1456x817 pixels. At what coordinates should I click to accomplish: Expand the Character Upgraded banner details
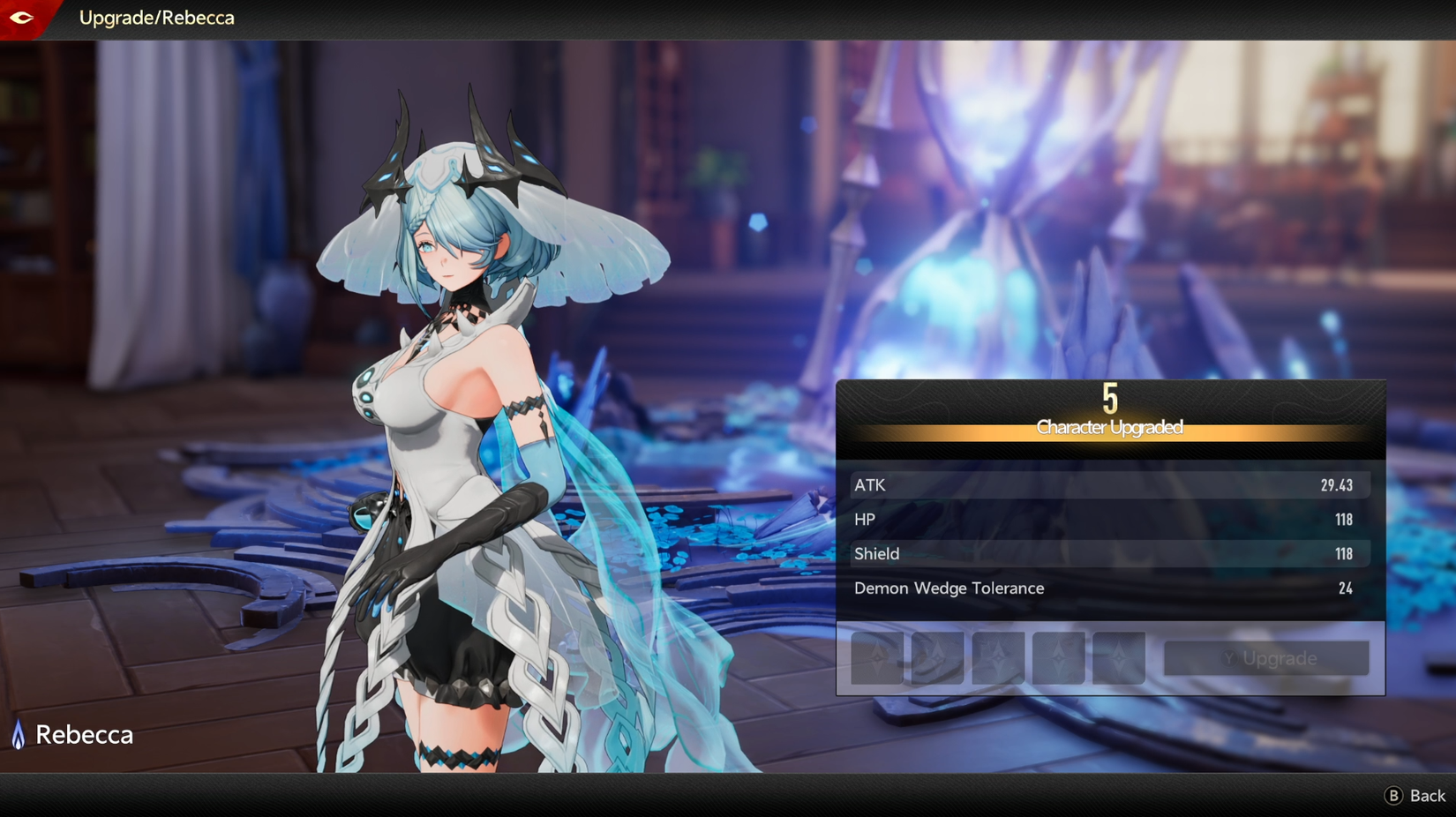(x=1108, y=427)
